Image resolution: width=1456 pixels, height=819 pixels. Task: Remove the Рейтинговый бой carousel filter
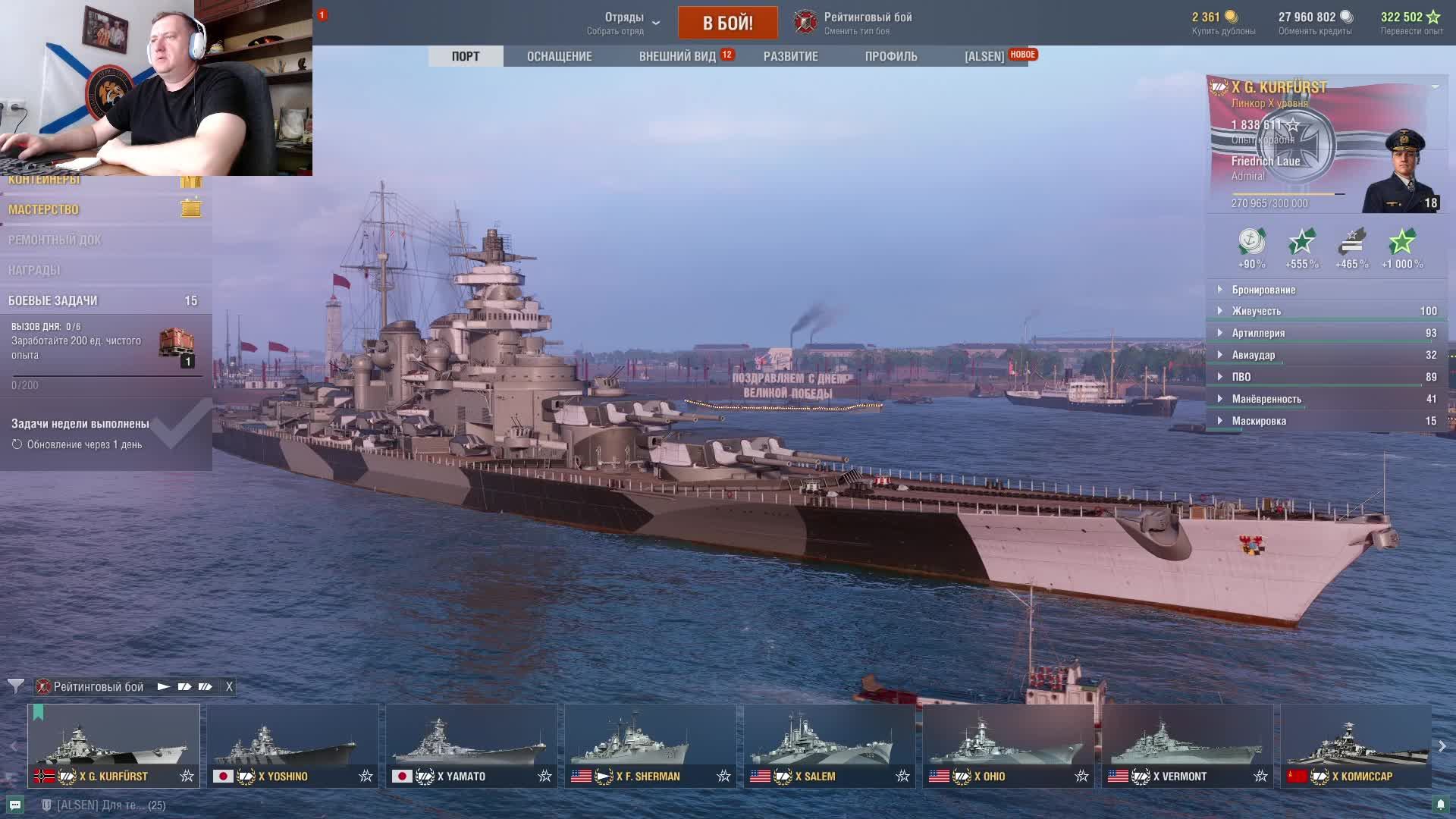pyautogui.click(x=229, y=686)
